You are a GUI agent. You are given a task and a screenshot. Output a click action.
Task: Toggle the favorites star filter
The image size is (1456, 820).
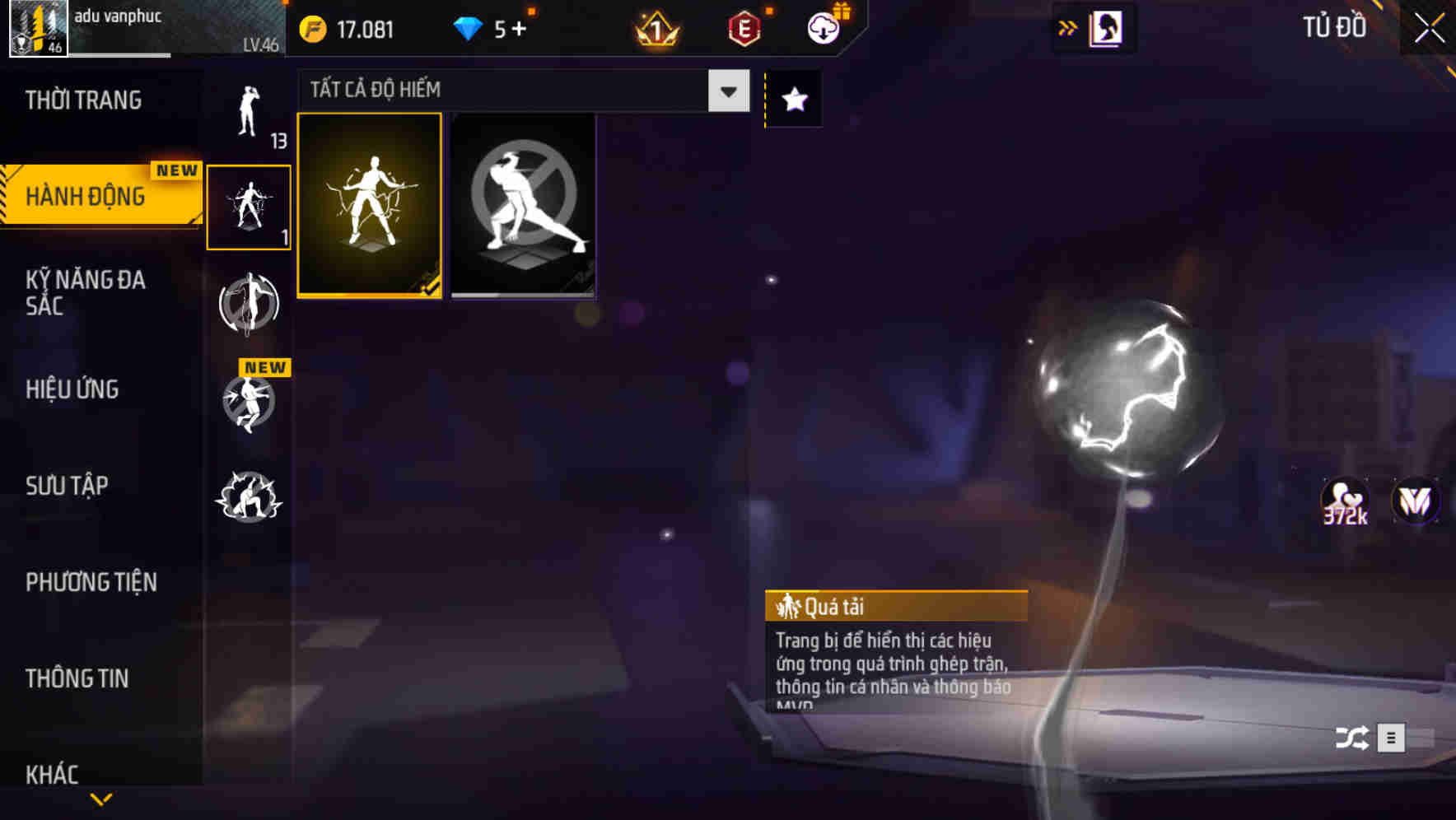coord(793,99)
